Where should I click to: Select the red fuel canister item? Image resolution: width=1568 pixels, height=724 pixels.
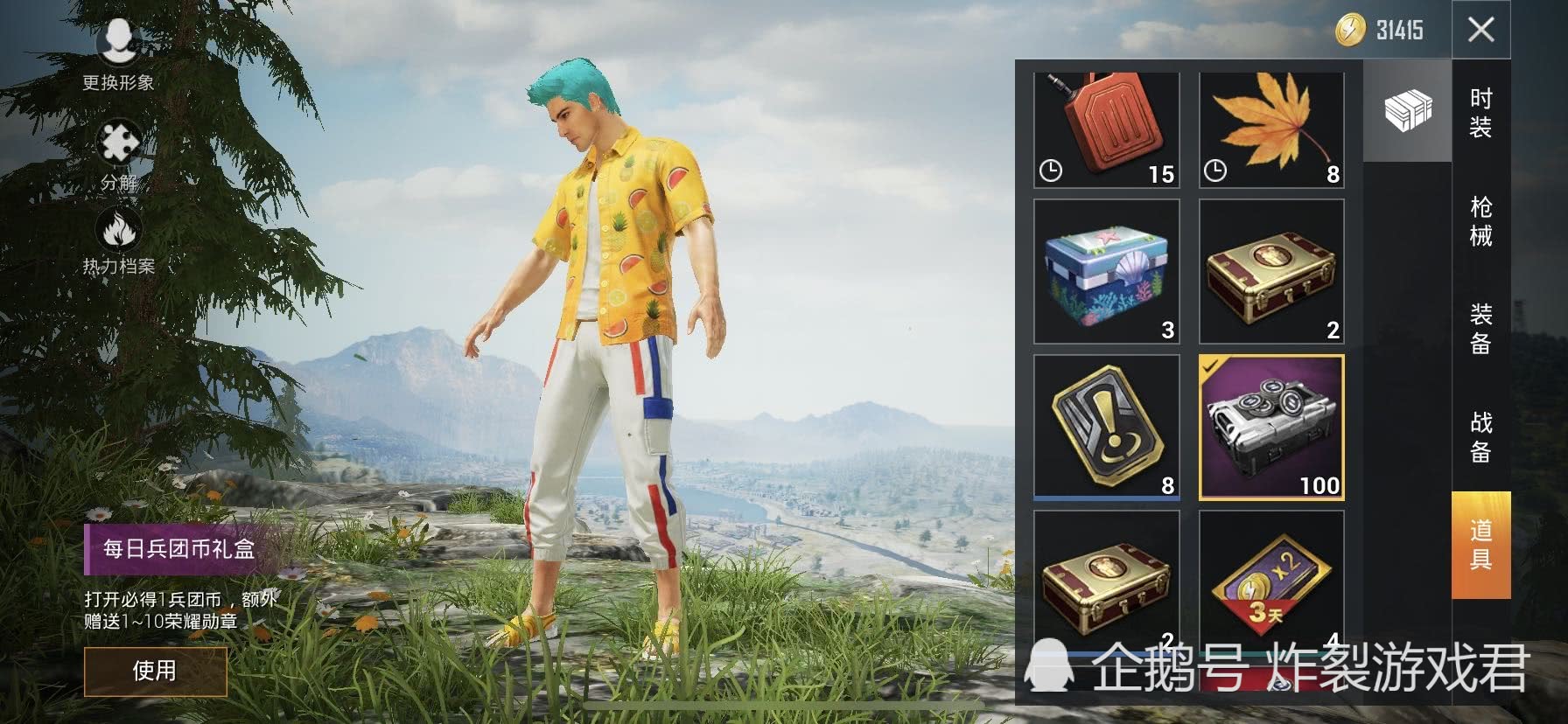[1107, 129]
